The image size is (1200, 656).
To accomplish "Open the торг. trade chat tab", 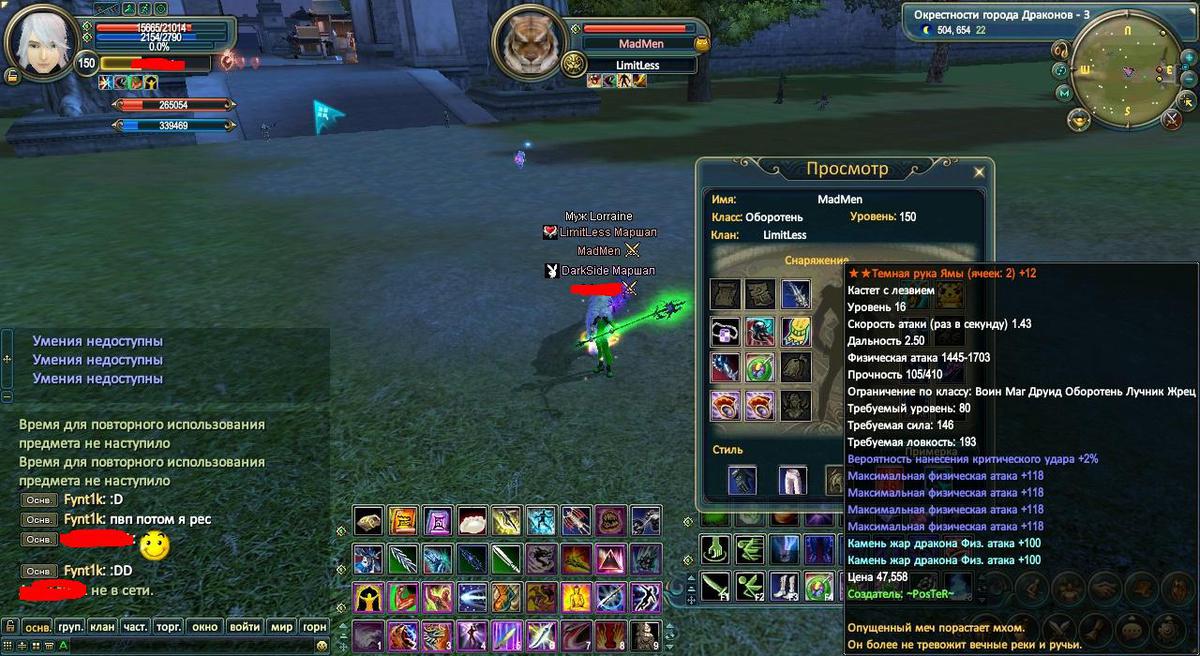I will 168,627.
